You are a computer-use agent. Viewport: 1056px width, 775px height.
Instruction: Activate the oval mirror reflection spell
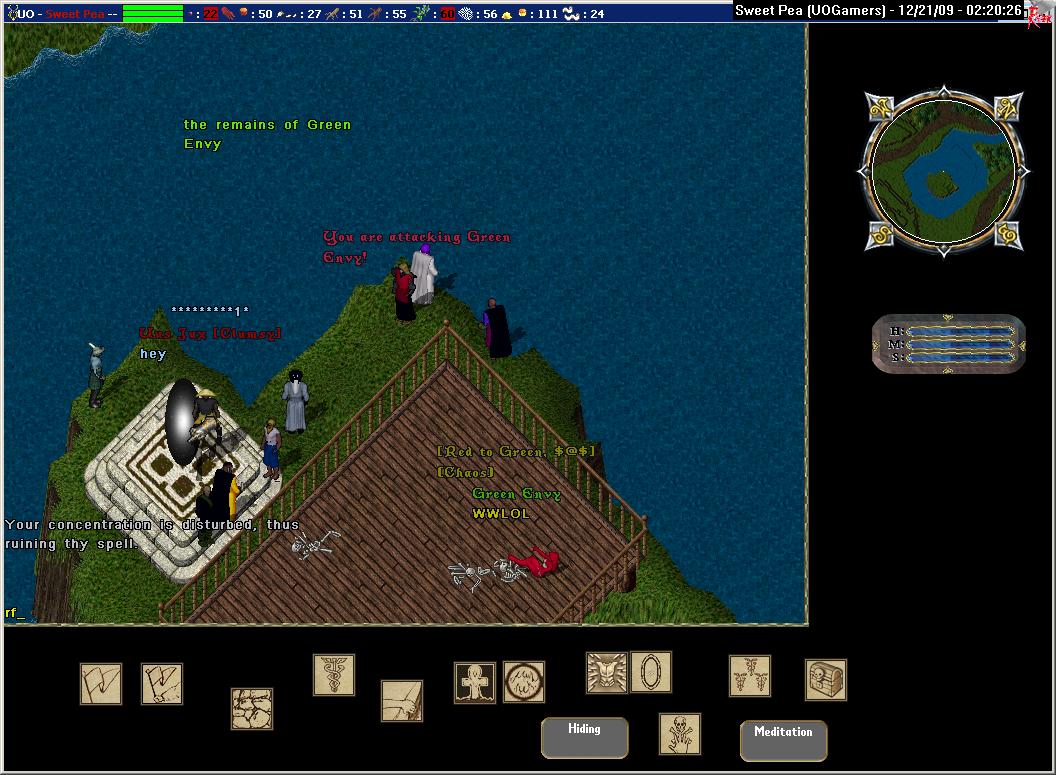point(651,672)
